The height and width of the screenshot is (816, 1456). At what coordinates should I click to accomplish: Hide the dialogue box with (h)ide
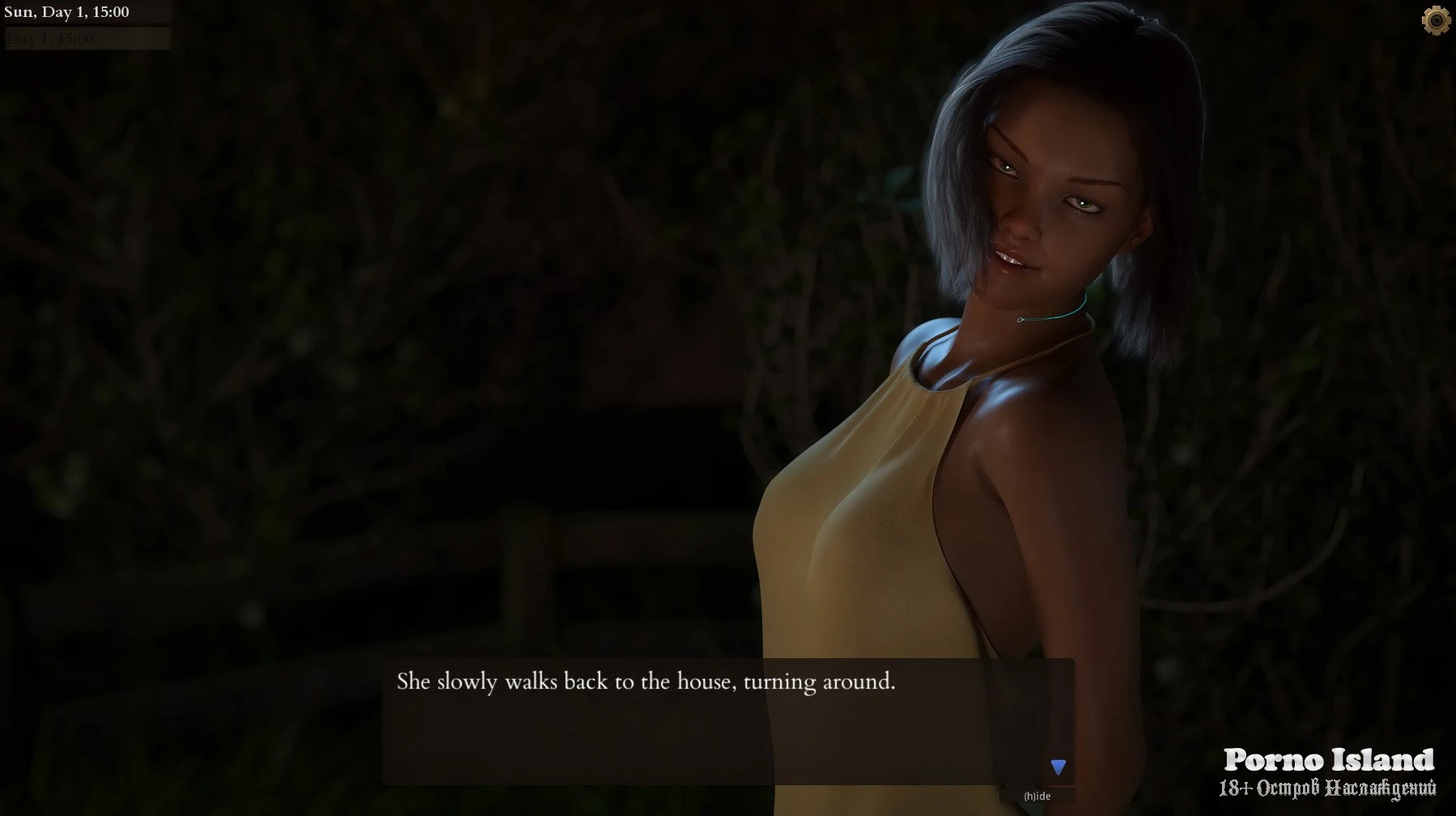[1037, 796]
